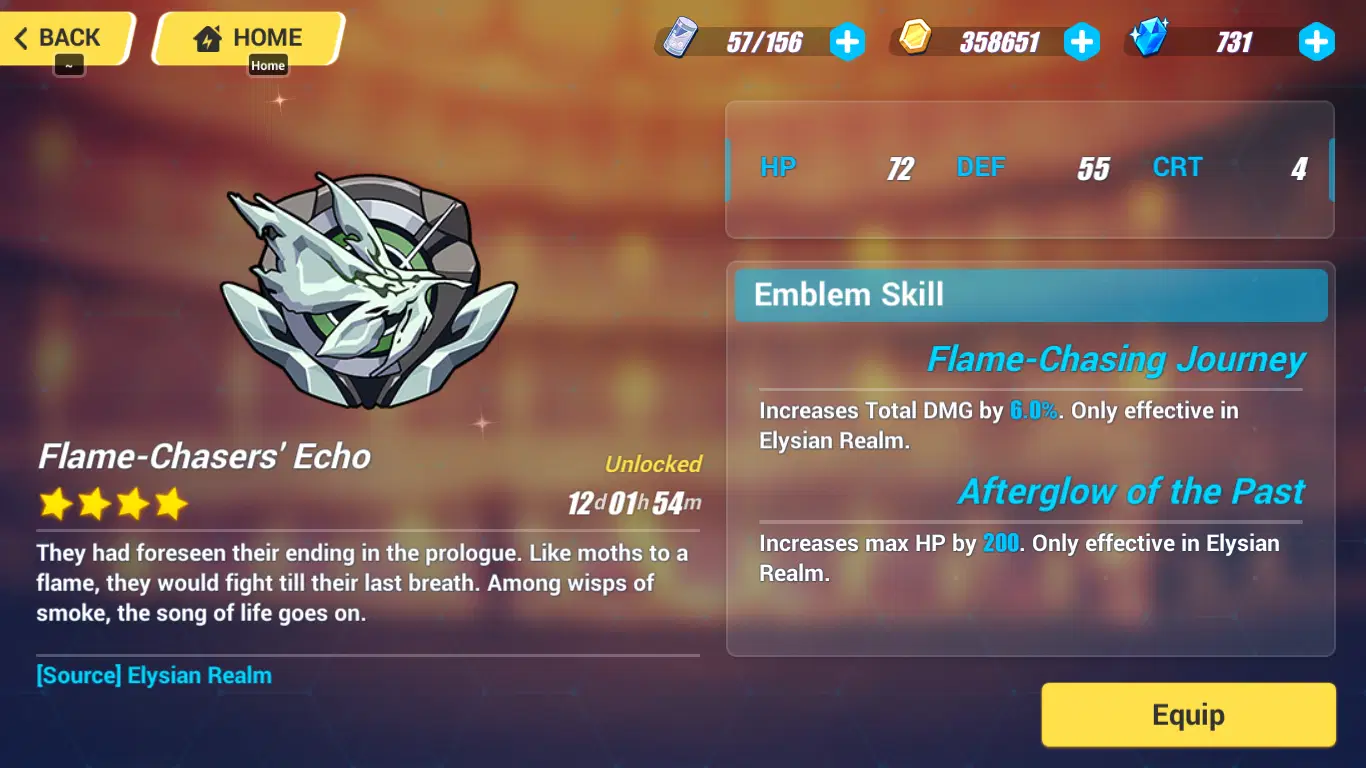
Task: Click the gold coin currency icon
Action: [x=916, y=38]
